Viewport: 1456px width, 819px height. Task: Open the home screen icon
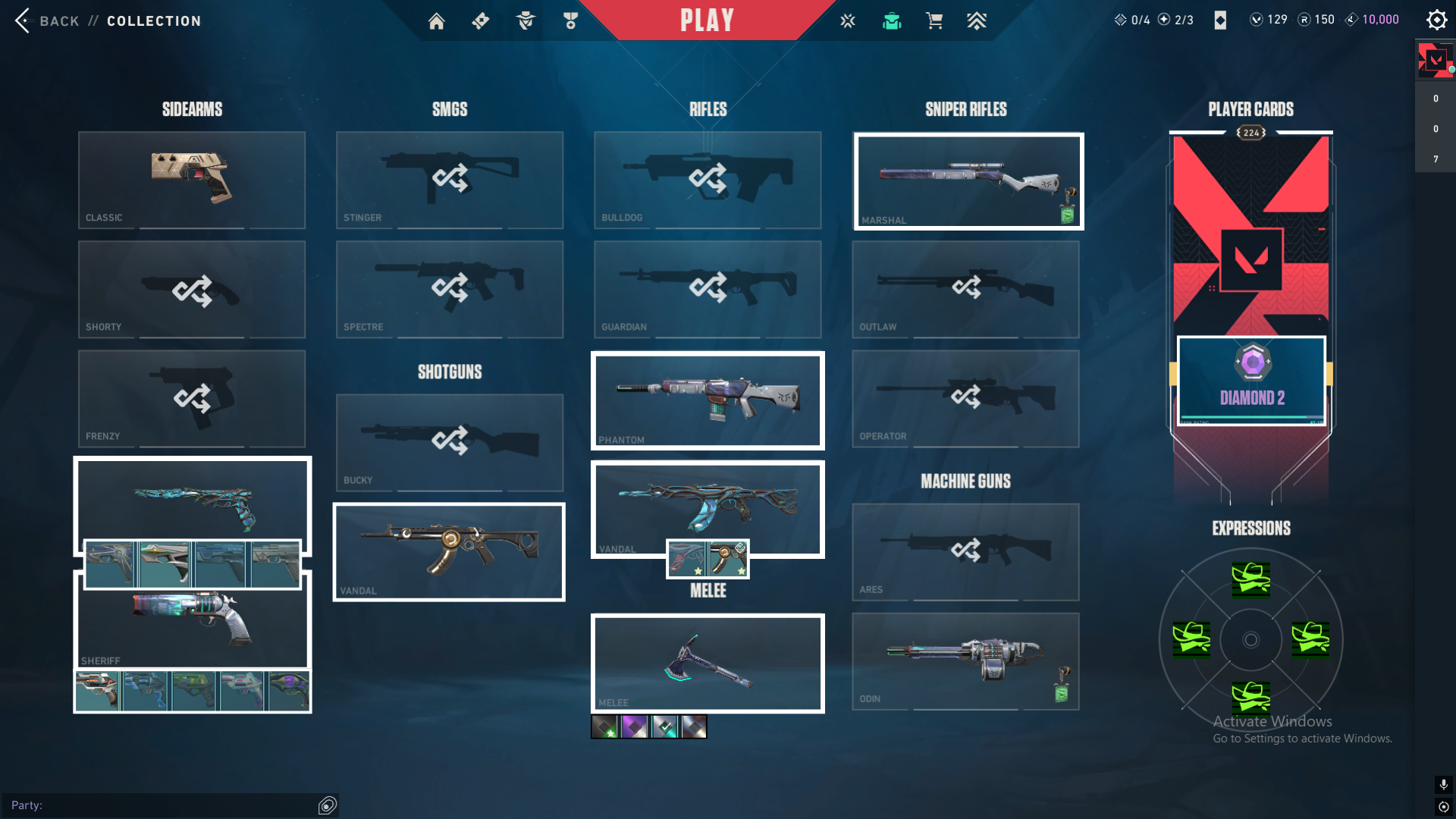point(436,21)
